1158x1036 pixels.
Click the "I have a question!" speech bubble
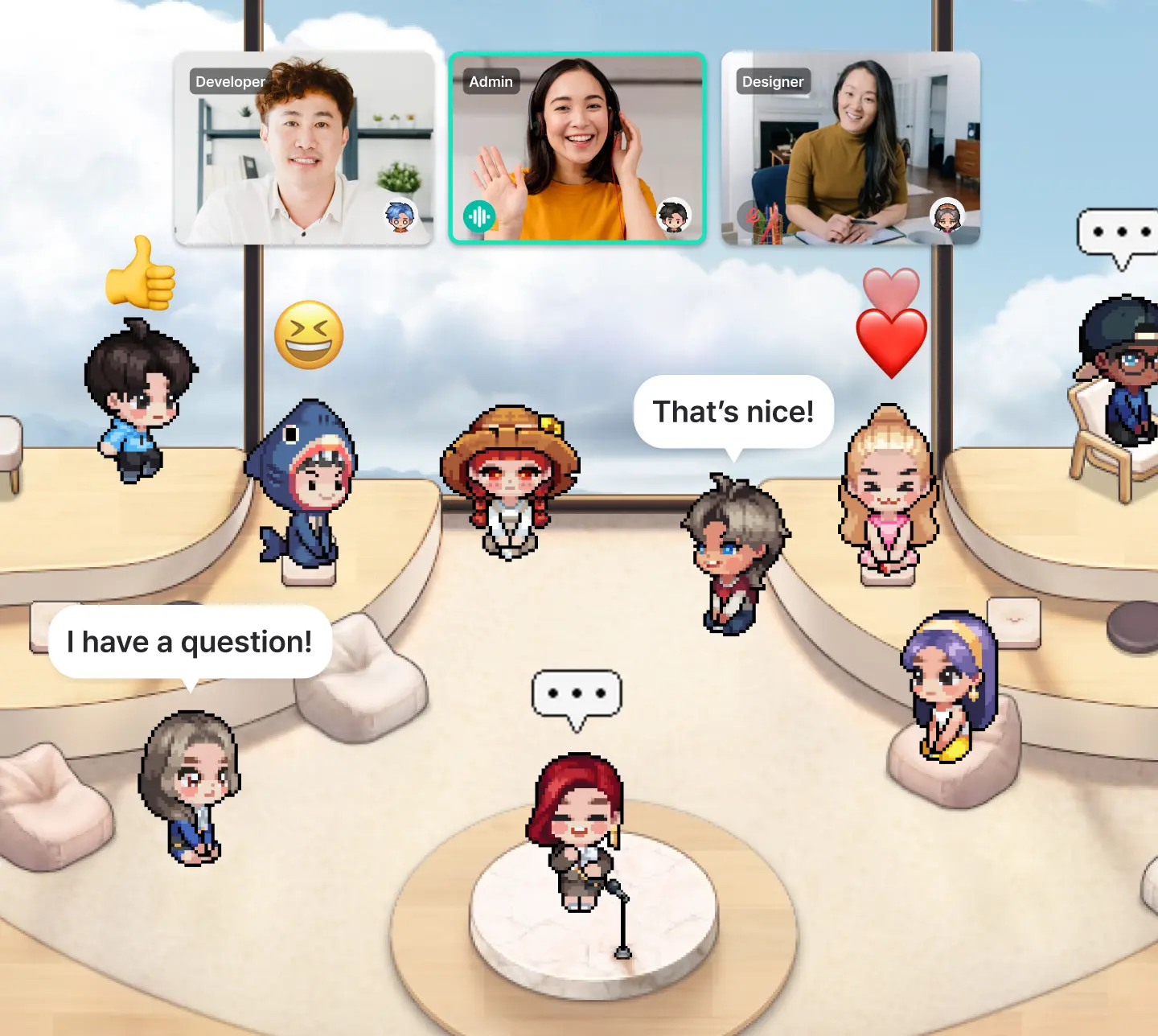(190, 641)
